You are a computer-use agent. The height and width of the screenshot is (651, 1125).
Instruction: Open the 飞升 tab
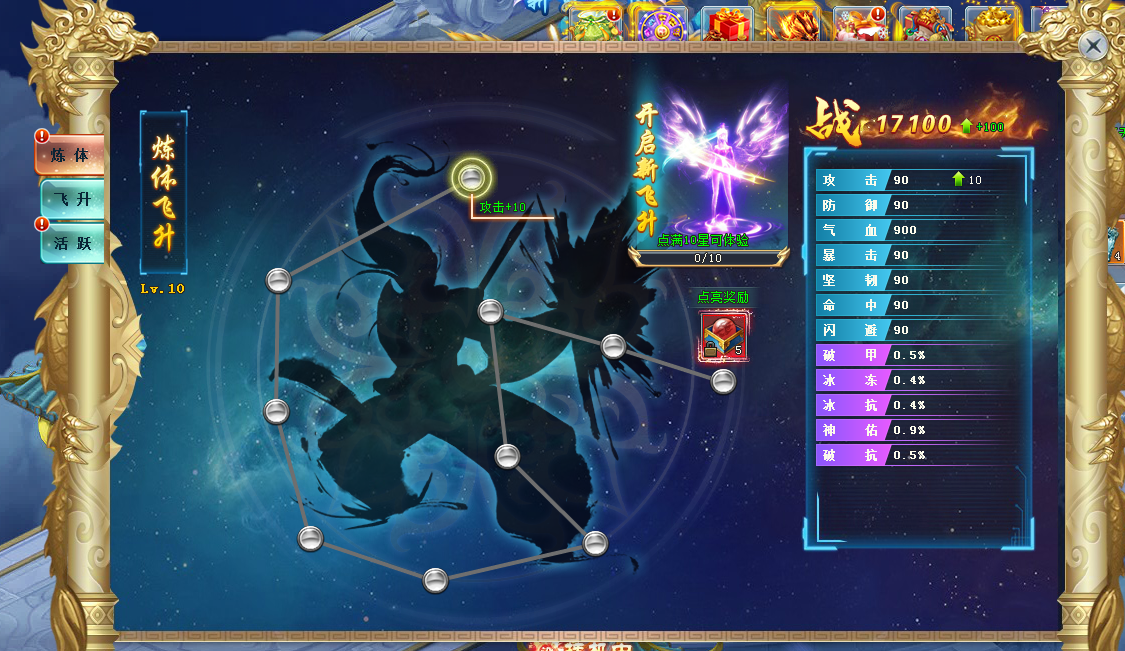tap(72, 199)
